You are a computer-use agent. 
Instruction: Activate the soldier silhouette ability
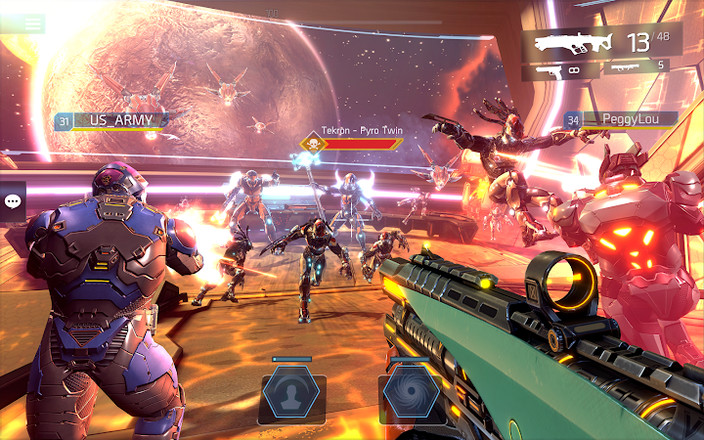click(x=291, y=392)
